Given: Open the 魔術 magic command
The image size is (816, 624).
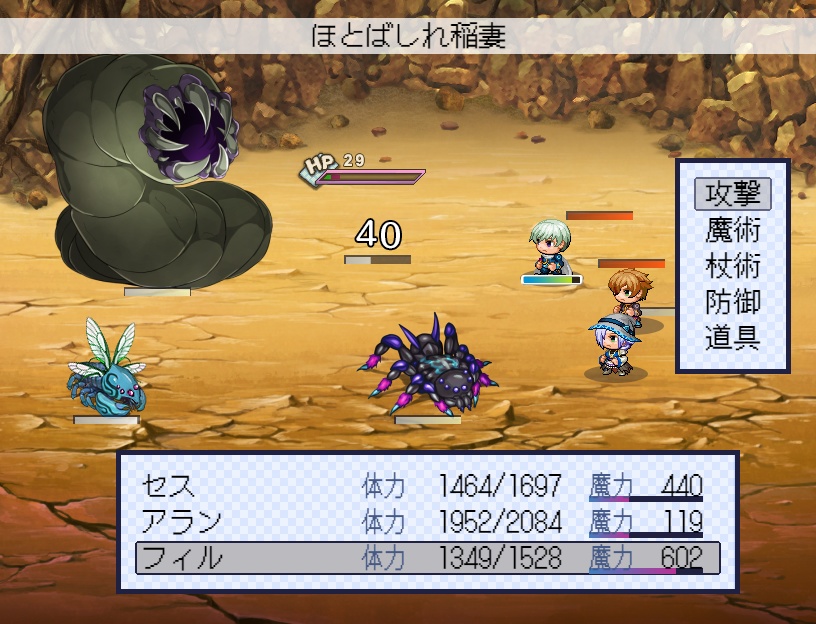Looking at the screenshot, I should tap(733, 230).
